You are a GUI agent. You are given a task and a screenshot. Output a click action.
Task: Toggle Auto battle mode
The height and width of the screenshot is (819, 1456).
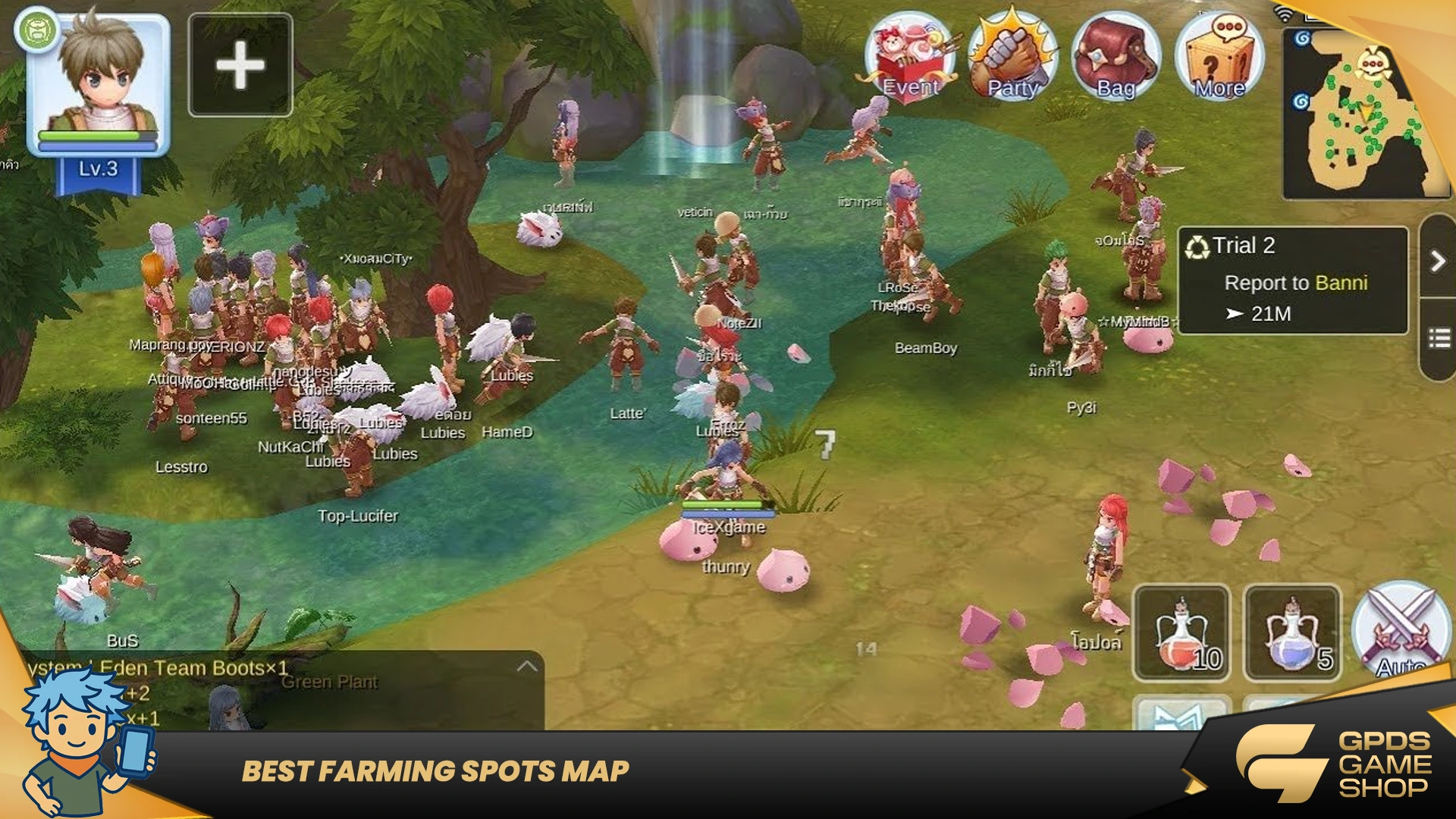coord(1401,631)
